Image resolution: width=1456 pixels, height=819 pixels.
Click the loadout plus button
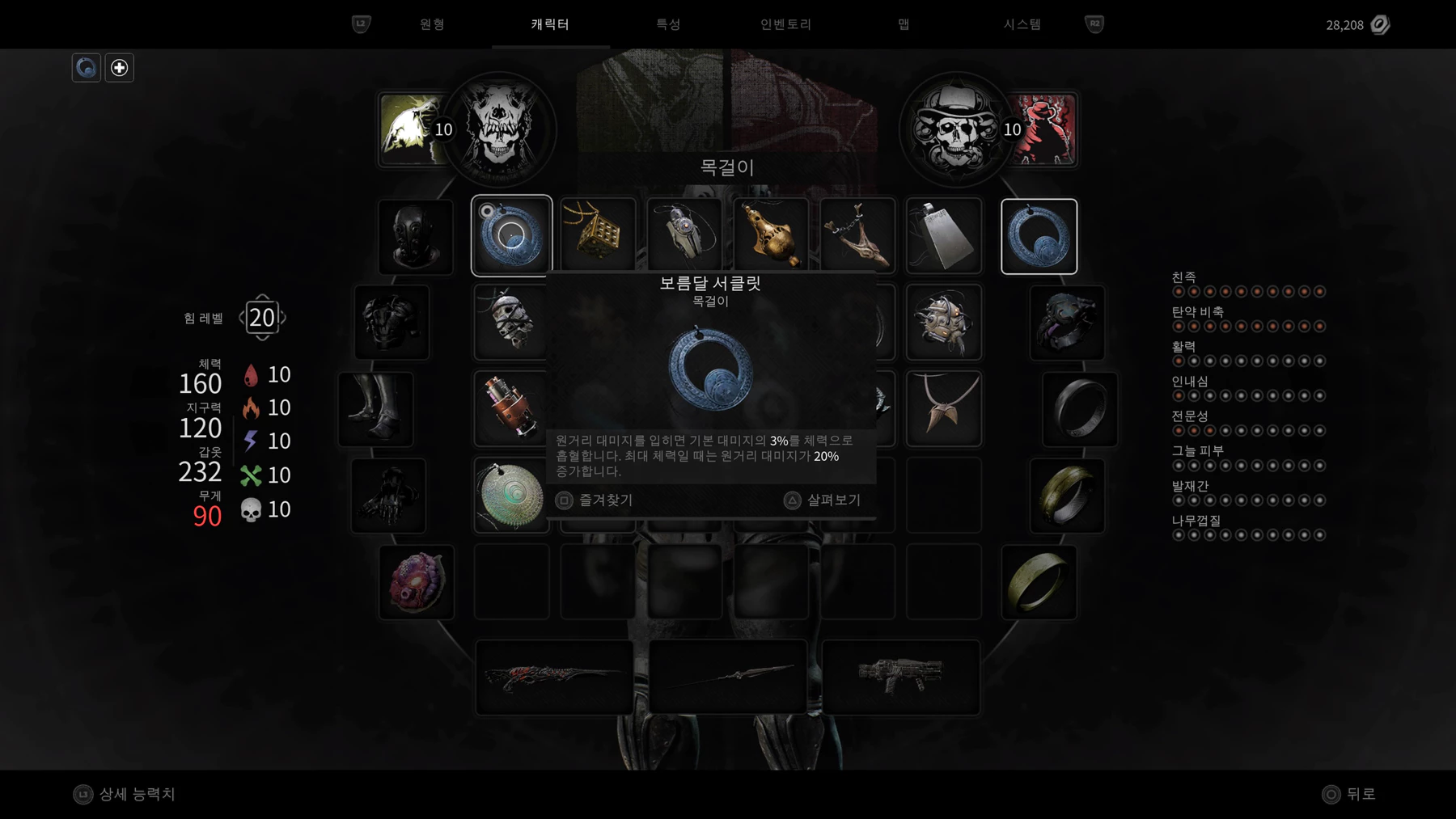pyautogui.click(x=119, y=68)
